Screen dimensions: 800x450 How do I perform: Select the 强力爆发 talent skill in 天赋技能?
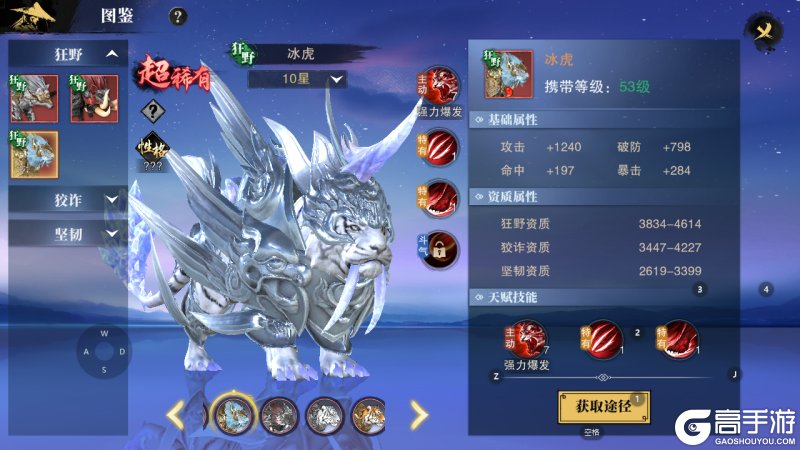[531, 338]
